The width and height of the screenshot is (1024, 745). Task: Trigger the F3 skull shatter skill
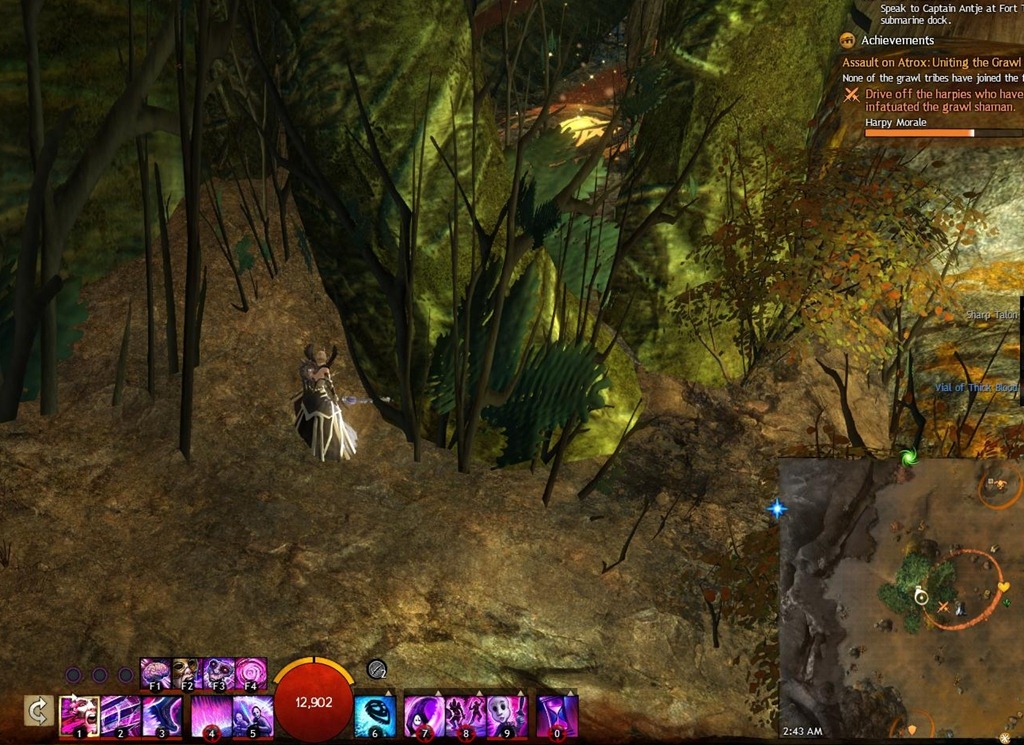219,671
